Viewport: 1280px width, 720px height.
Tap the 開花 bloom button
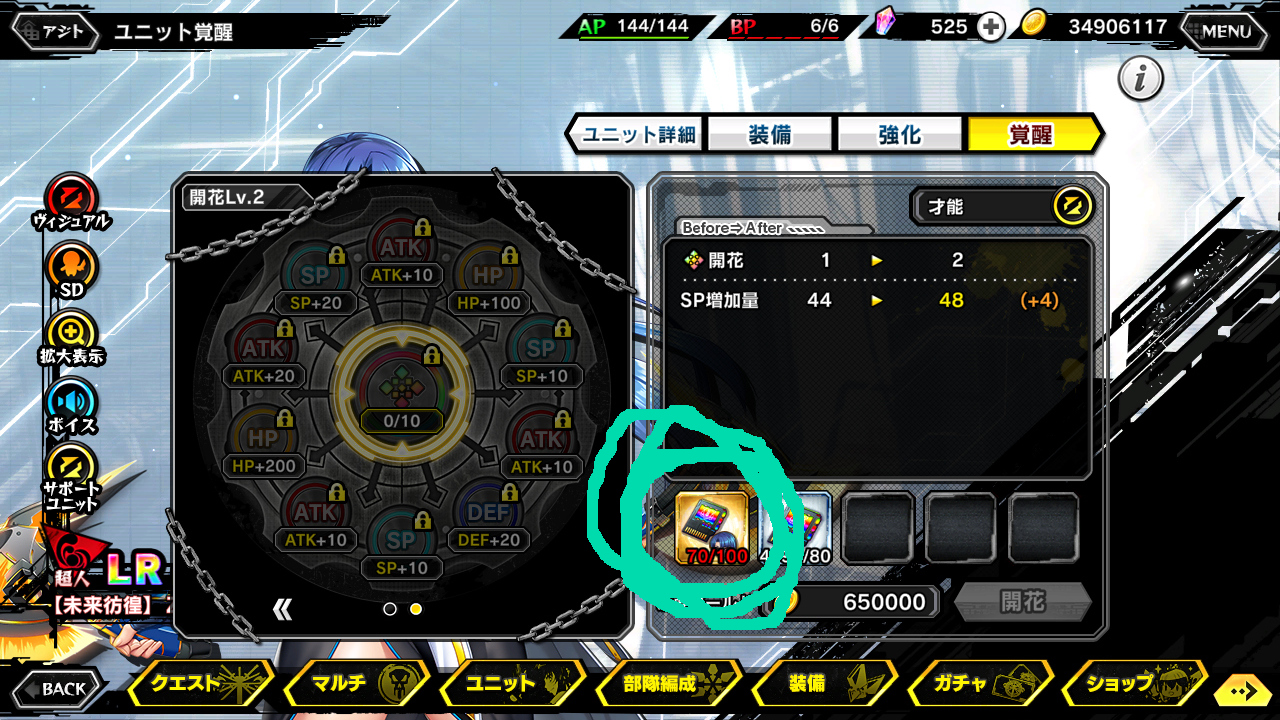pos(1022,601)
